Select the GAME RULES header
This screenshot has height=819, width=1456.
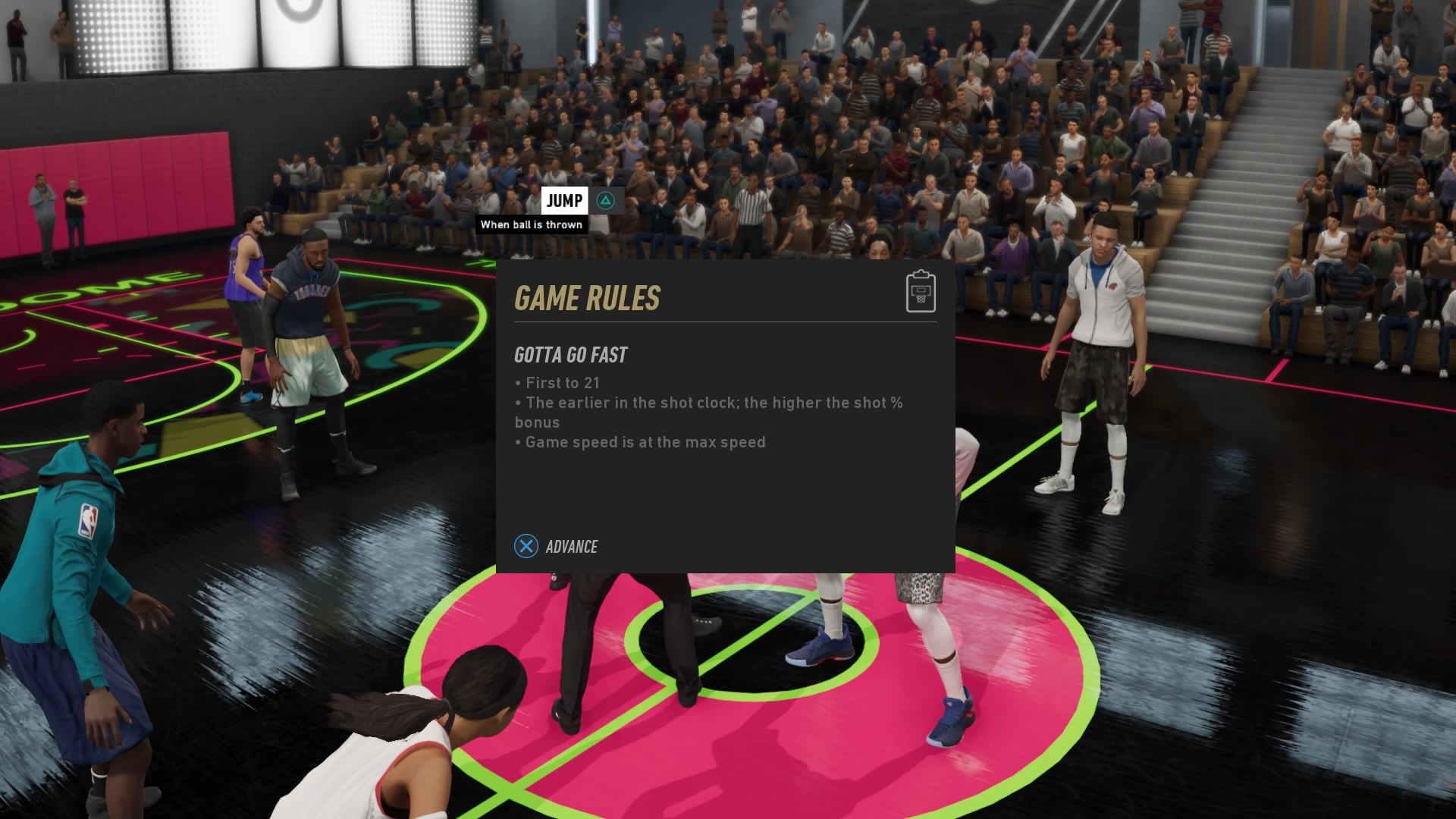pyautogui.click(x=588, y=298)
